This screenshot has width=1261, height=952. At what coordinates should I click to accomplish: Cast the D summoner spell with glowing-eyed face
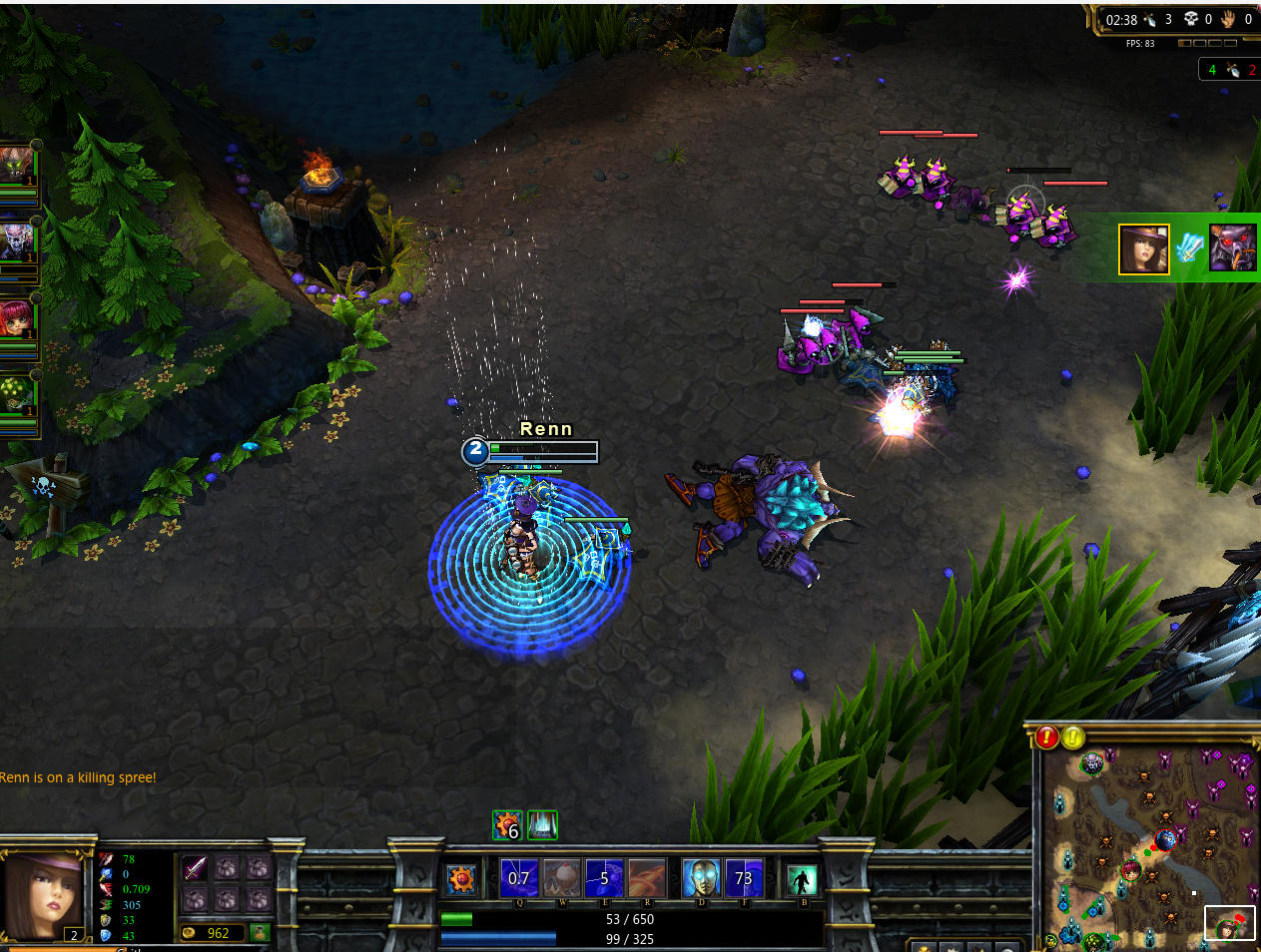701,878
